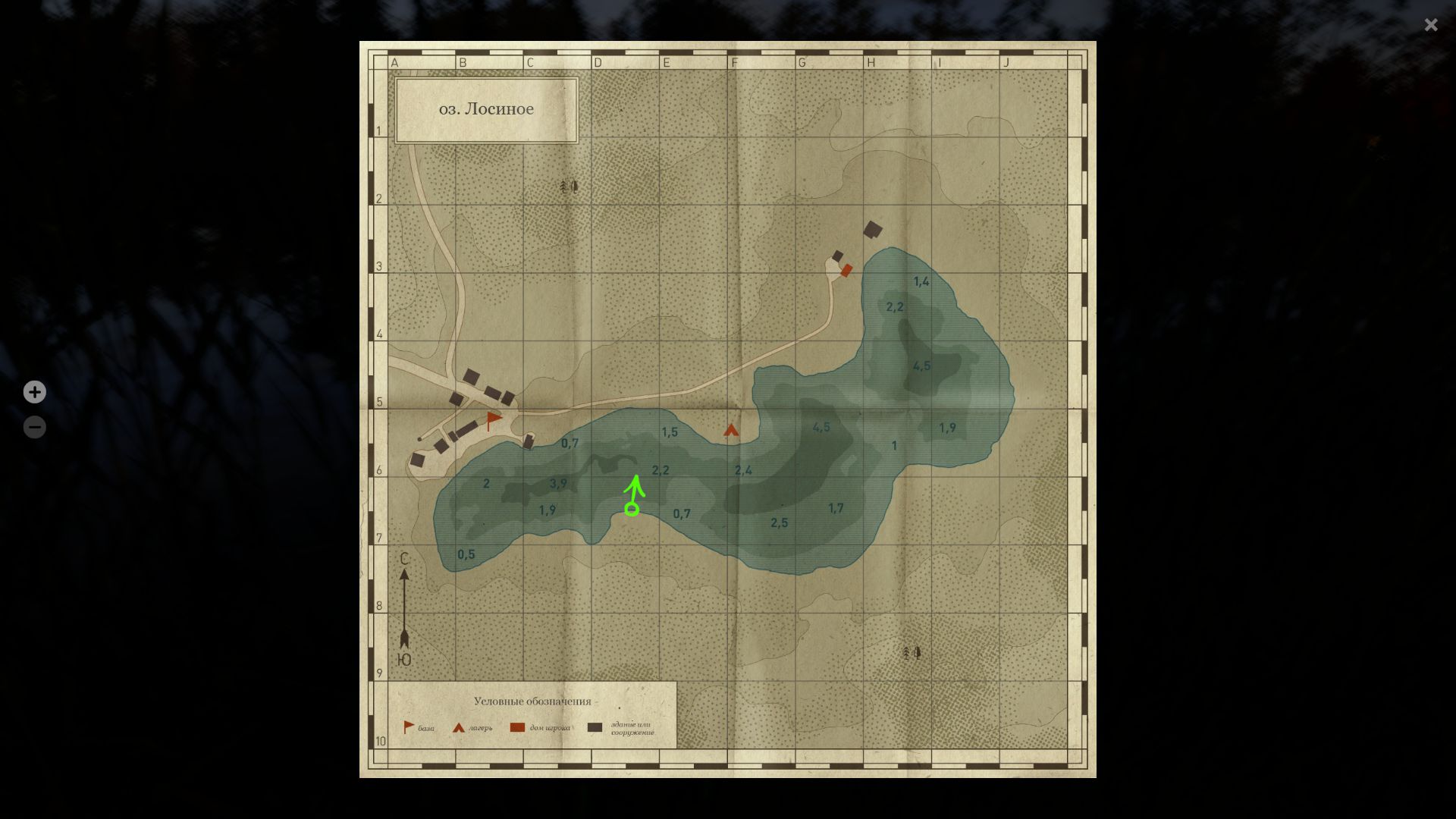Select the tree landmark icon near grid D2
The height and width of the screenshot is (819, 1456).
(567, 185)
